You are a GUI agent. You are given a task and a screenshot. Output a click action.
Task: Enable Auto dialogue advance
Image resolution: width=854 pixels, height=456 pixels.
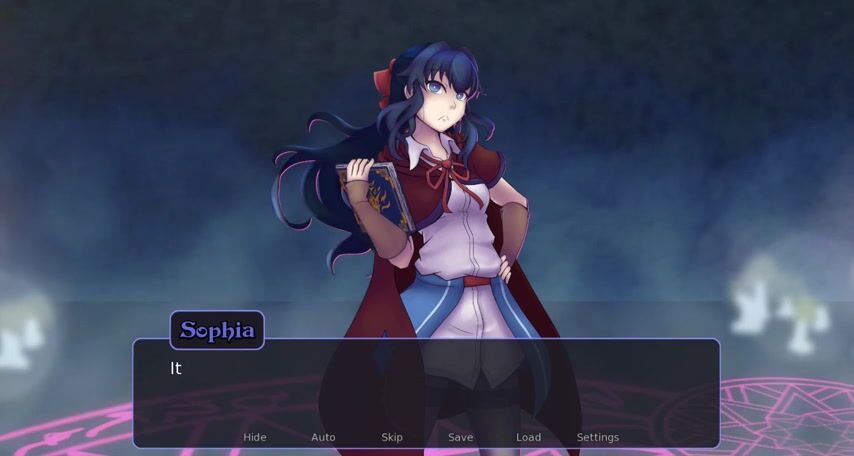[323, 437]
